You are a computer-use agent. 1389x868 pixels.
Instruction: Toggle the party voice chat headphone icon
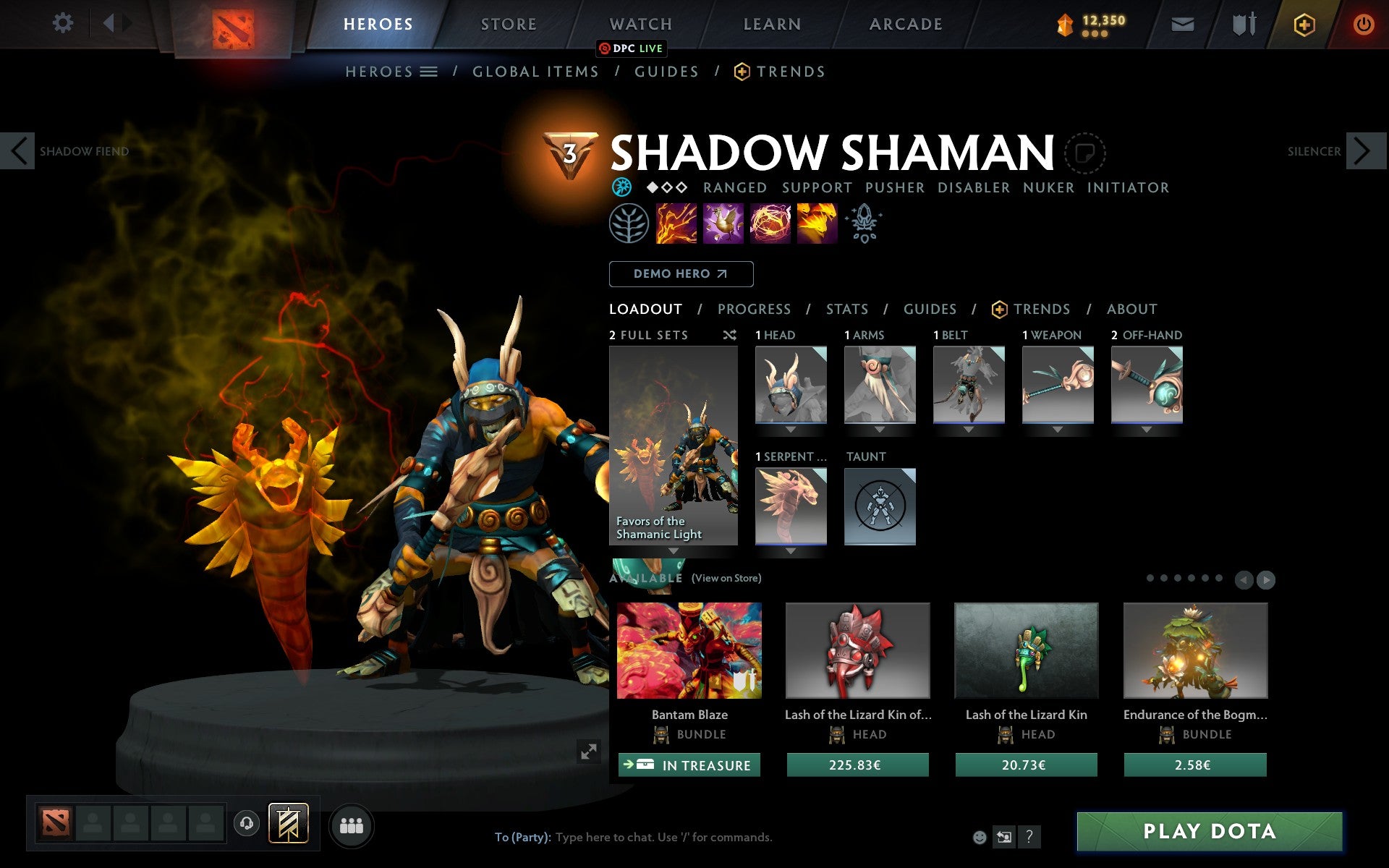coord(247,823)
